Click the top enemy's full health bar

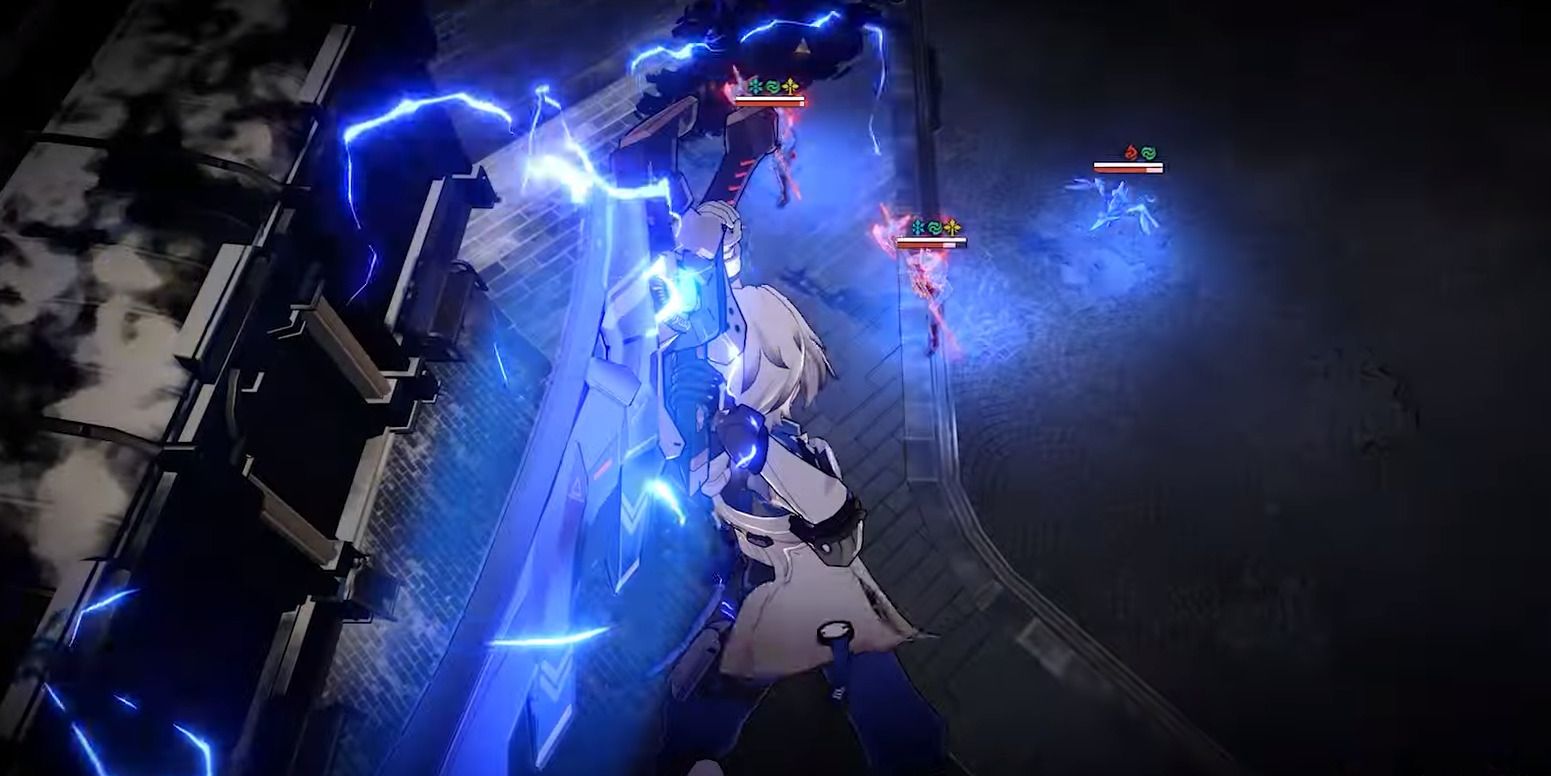point(770,100)
